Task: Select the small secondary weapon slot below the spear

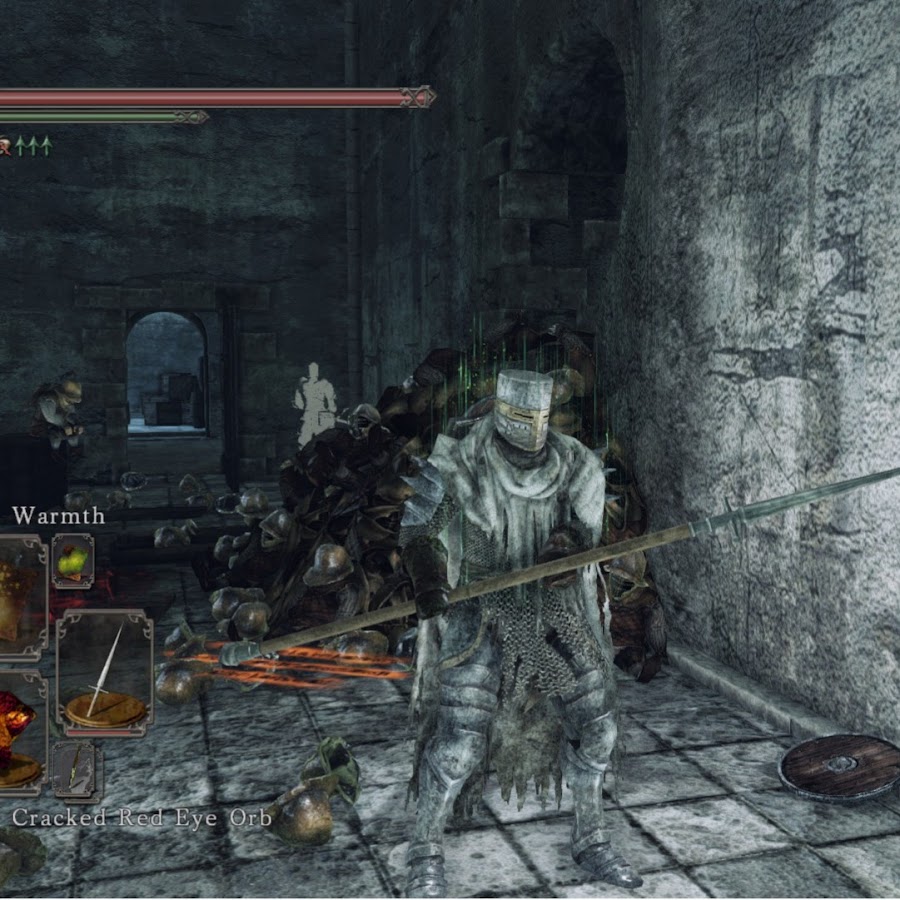Action: tap(76, 770)
